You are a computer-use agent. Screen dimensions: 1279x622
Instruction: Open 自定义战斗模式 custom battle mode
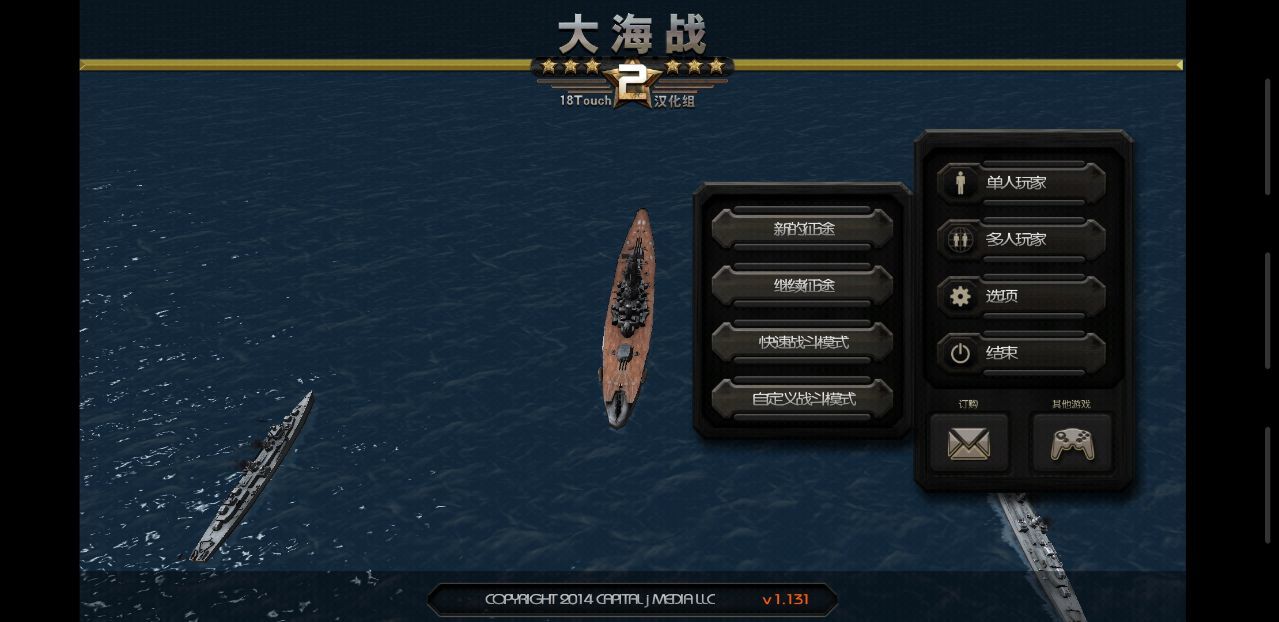802,399
